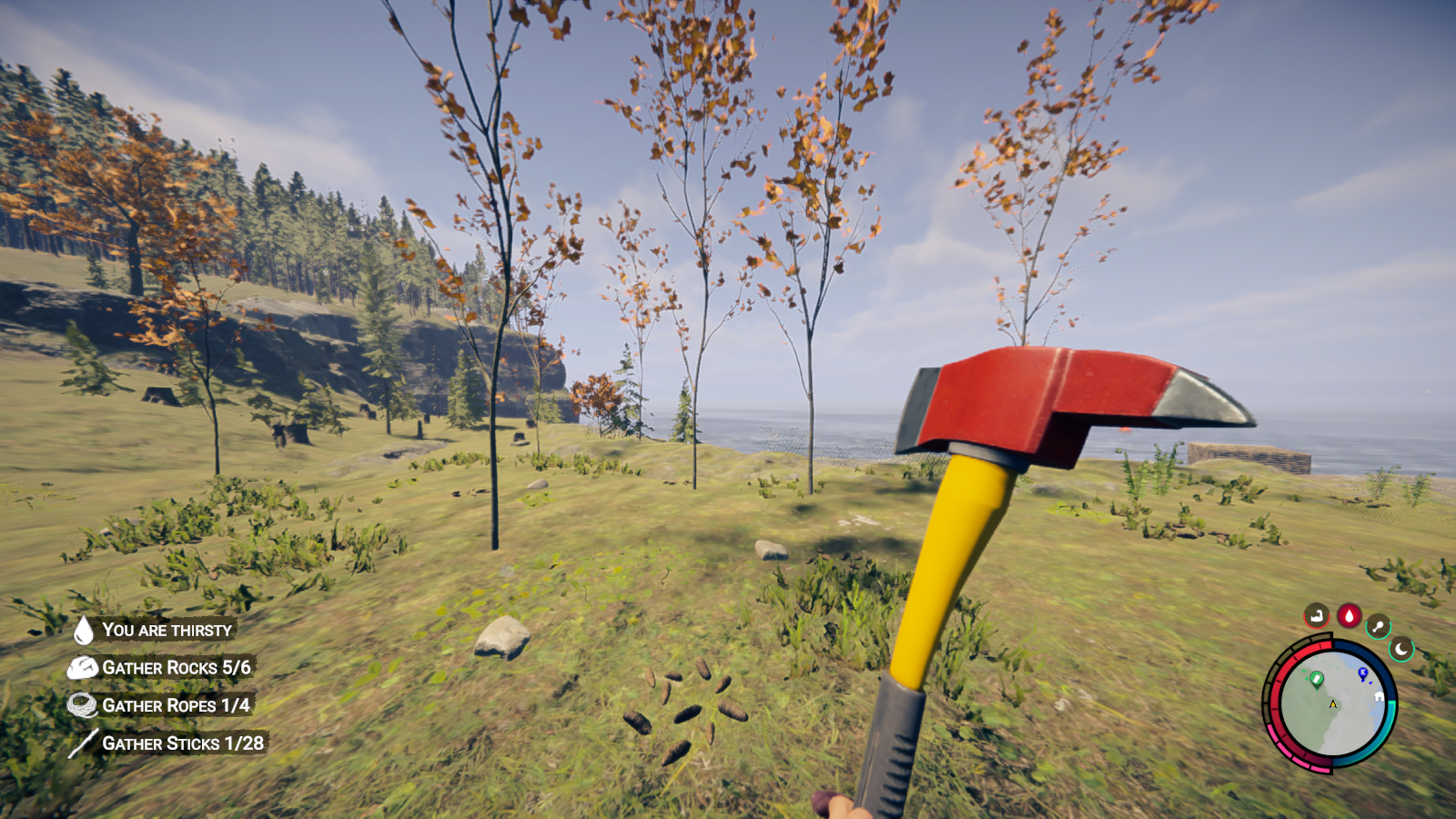Click the Gather Rocks objective entry

tap(176, 668)
